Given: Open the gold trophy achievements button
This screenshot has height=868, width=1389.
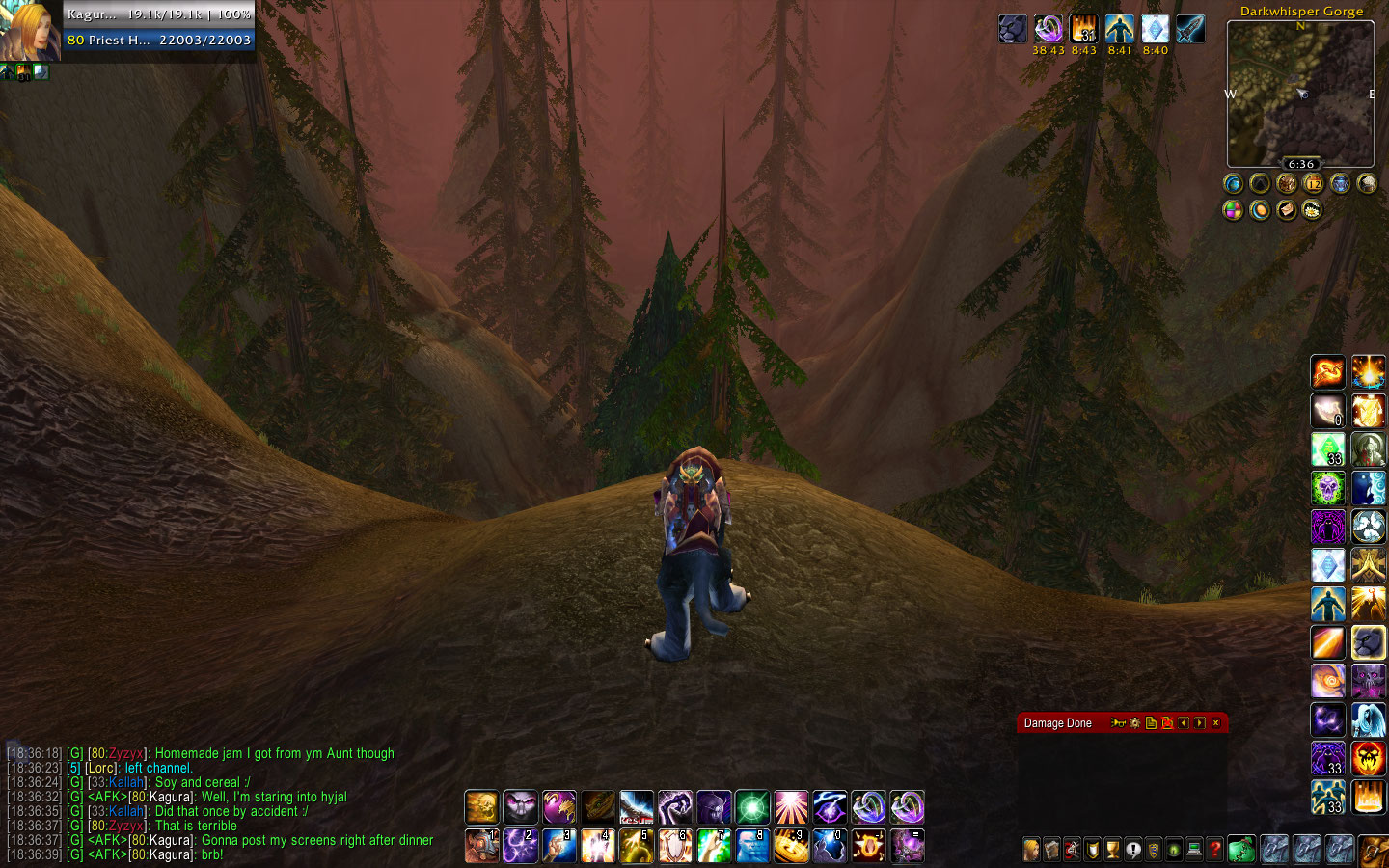Looking at the screenshot, I should click(1112, 850).
